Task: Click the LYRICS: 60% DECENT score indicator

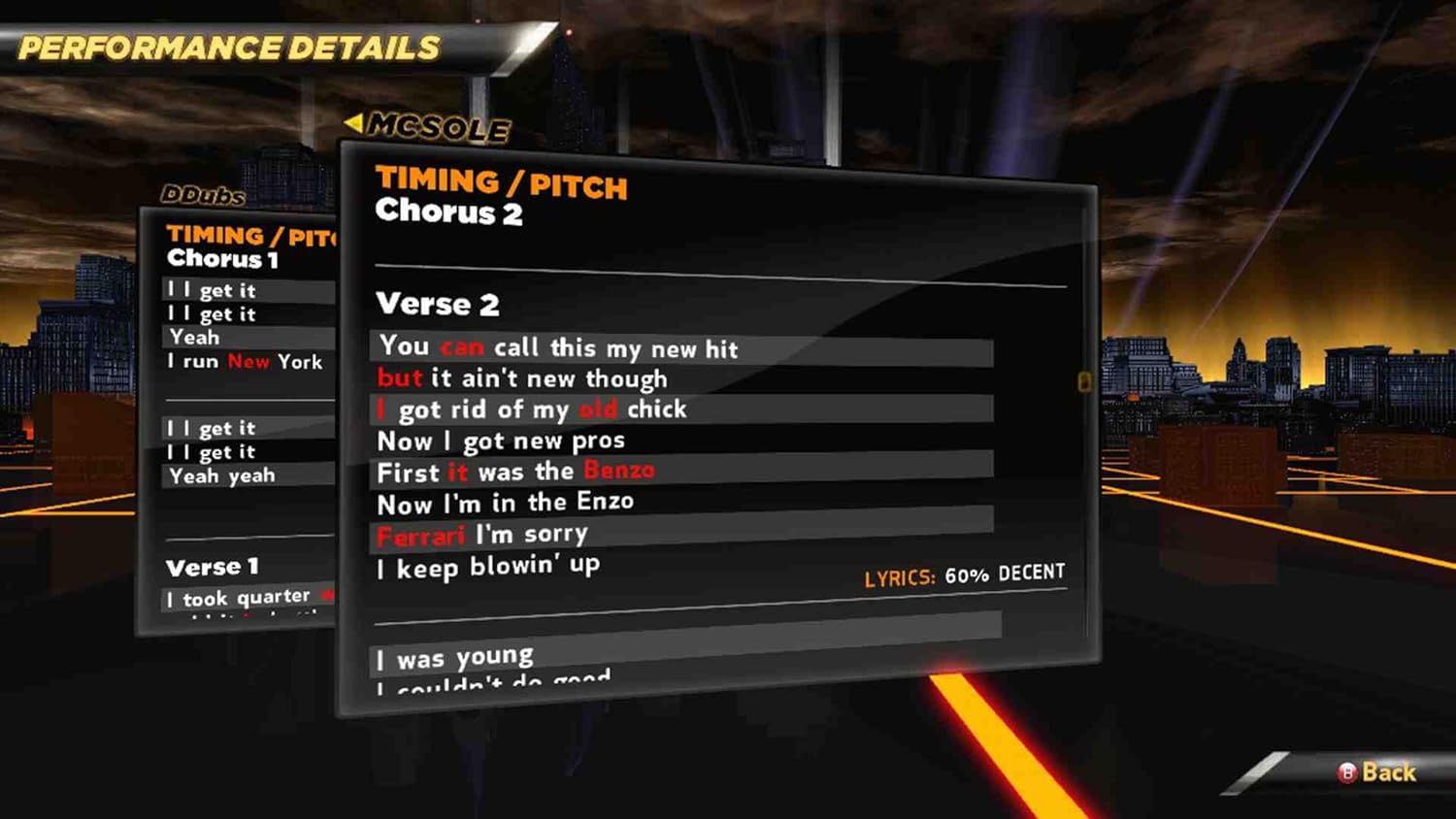Action: [965, 573]
